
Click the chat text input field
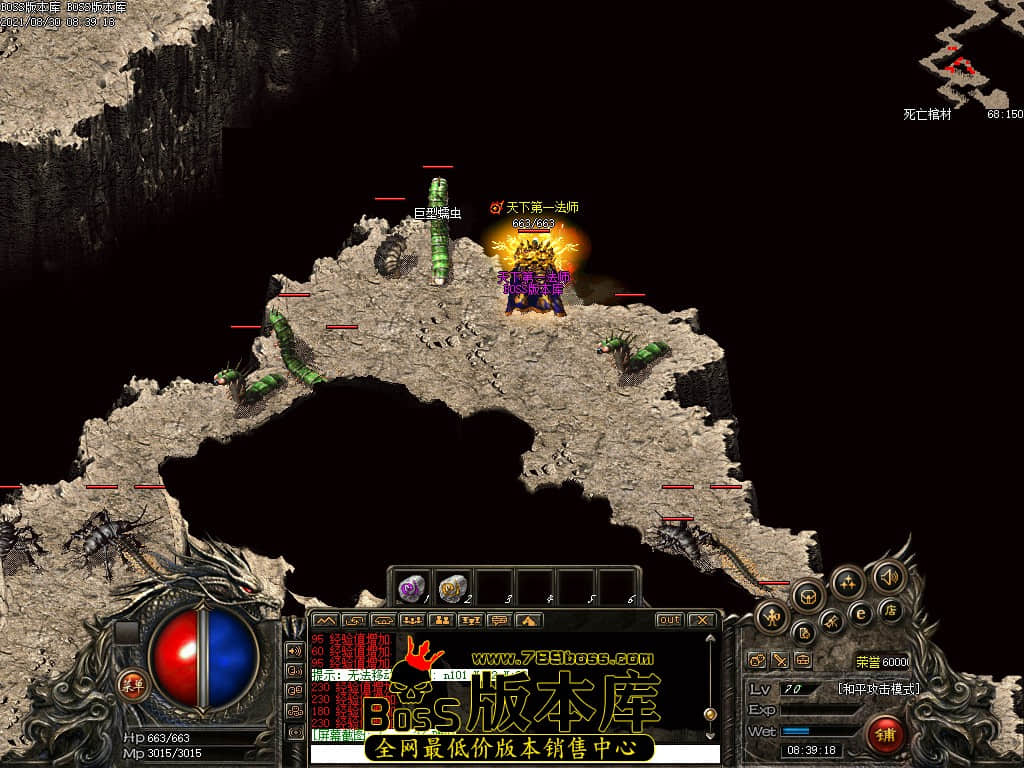pos(514,753)
